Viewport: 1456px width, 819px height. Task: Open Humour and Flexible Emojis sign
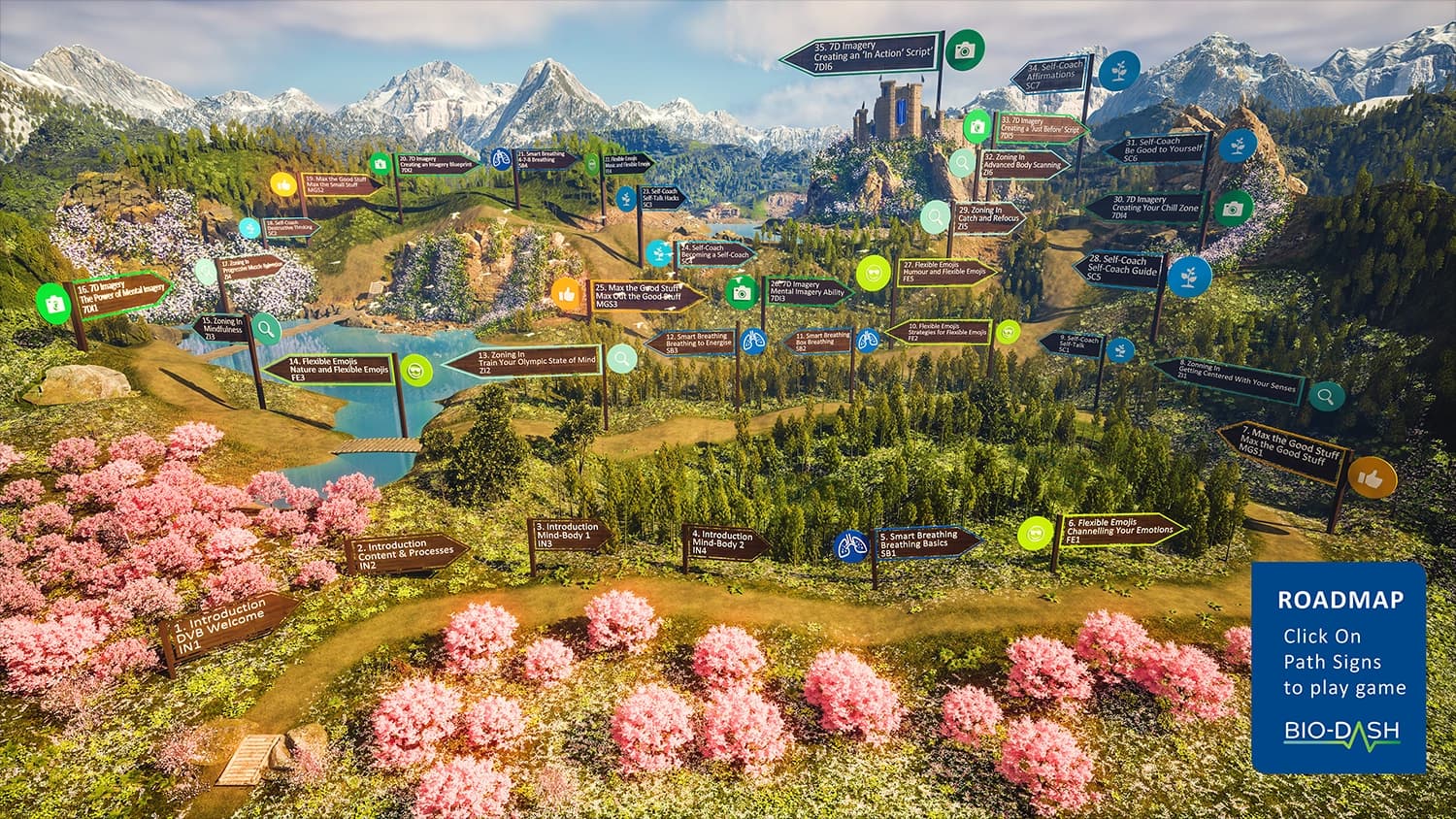pos(945,271)
